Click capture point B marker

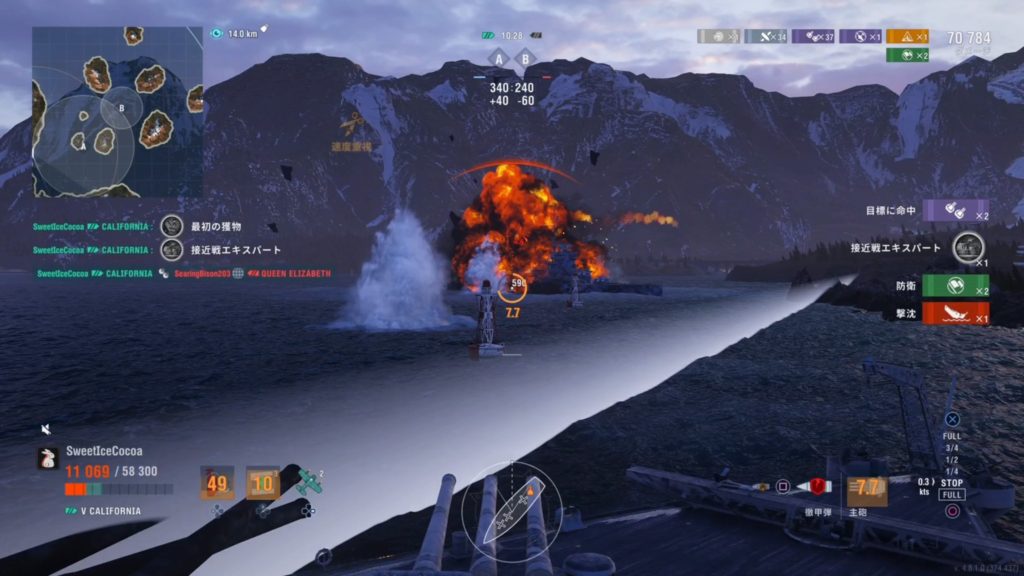(x=525, y=59)
